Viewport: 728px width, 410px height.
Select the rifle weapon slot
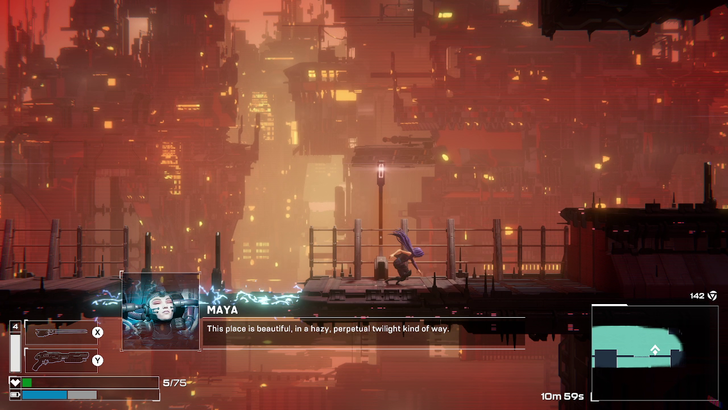(58, 333)
